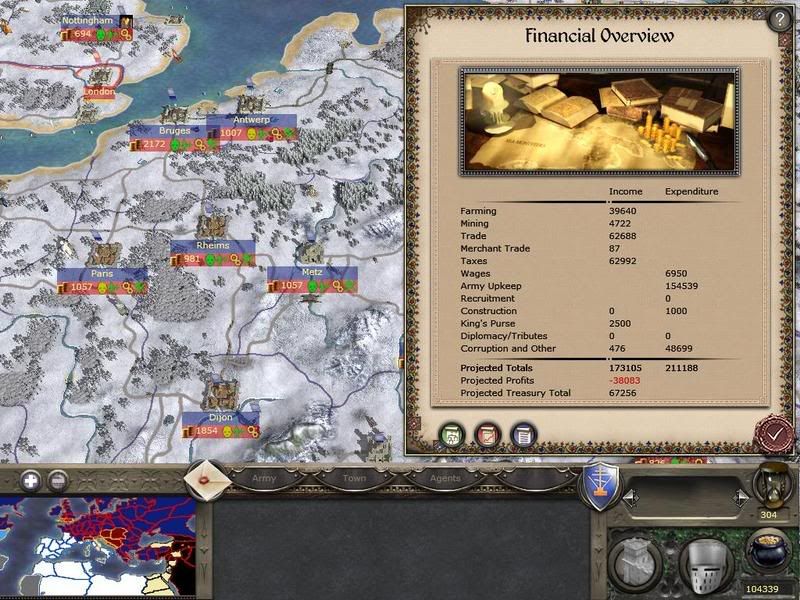Zoom in the minimap with the plus button
This screenshot has width=800, height=600.
pyautogui.click(x=30, y=479)
